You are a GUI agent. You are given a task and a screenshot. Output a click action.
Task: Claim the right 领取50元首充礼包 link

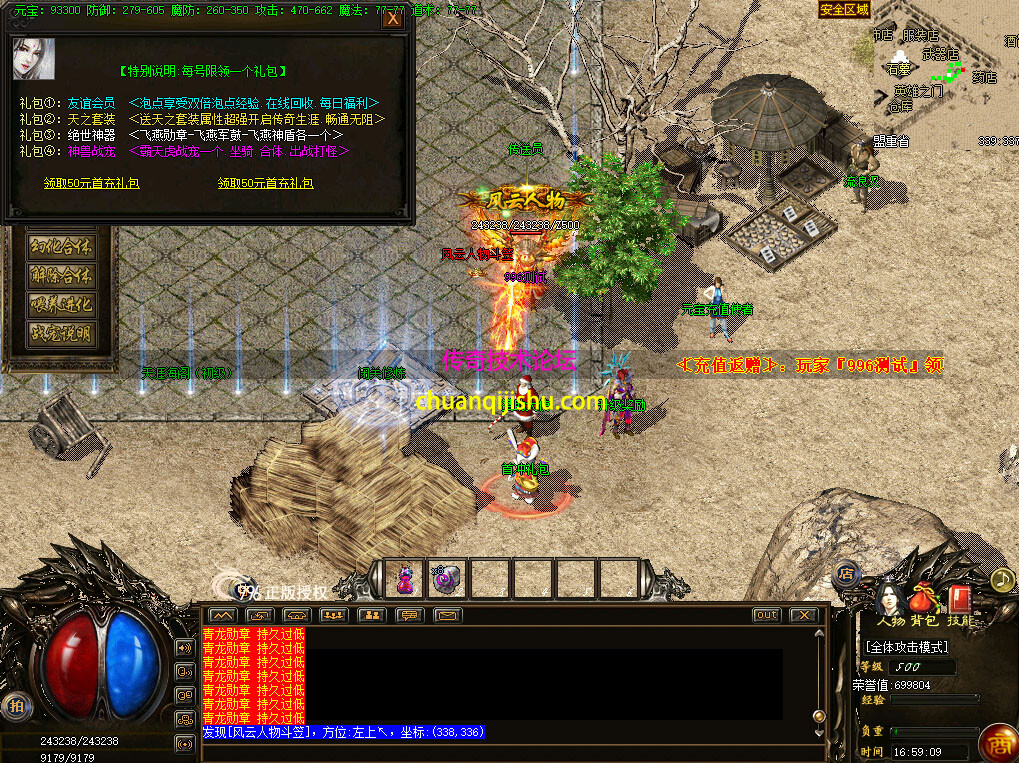click(265, 183)
